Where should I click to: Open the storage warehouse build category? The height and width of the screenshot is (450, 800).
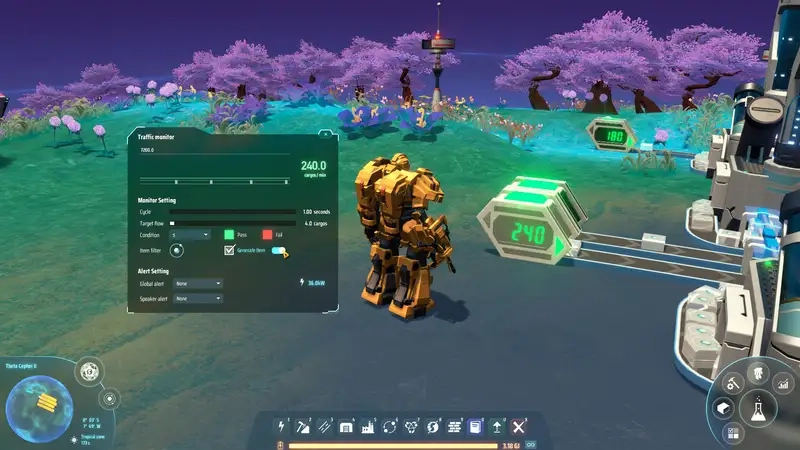click(346, 427)
